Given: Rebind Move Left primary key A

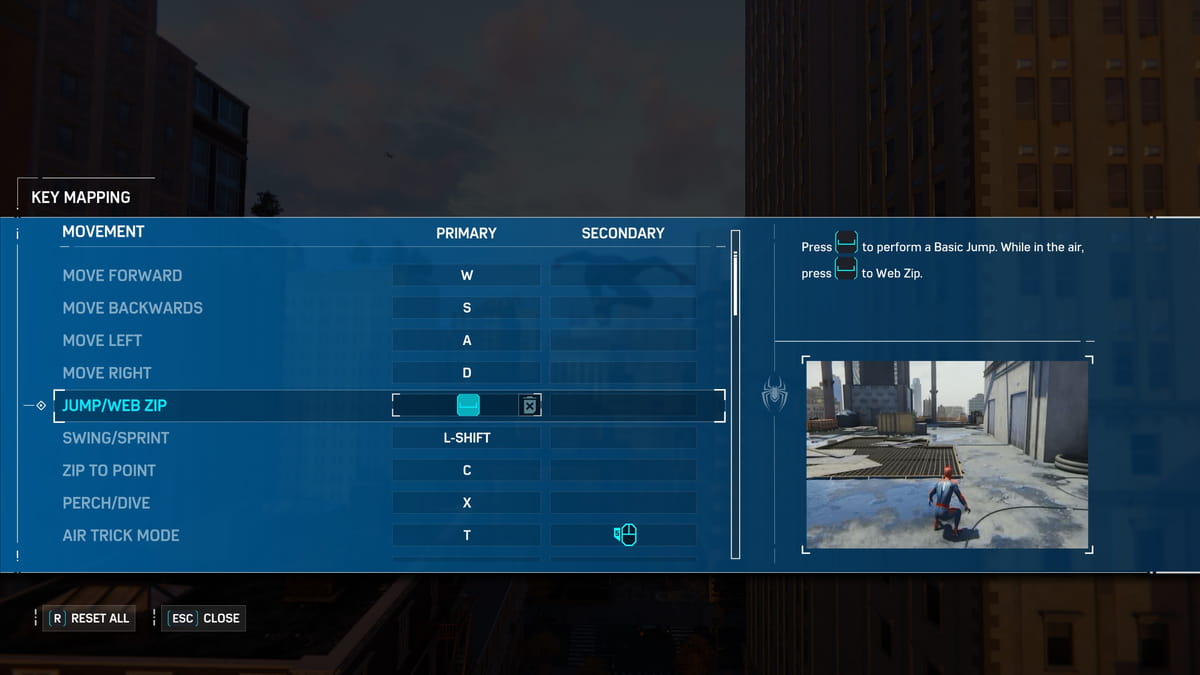Looking at the screenshot, I should 466,340.
